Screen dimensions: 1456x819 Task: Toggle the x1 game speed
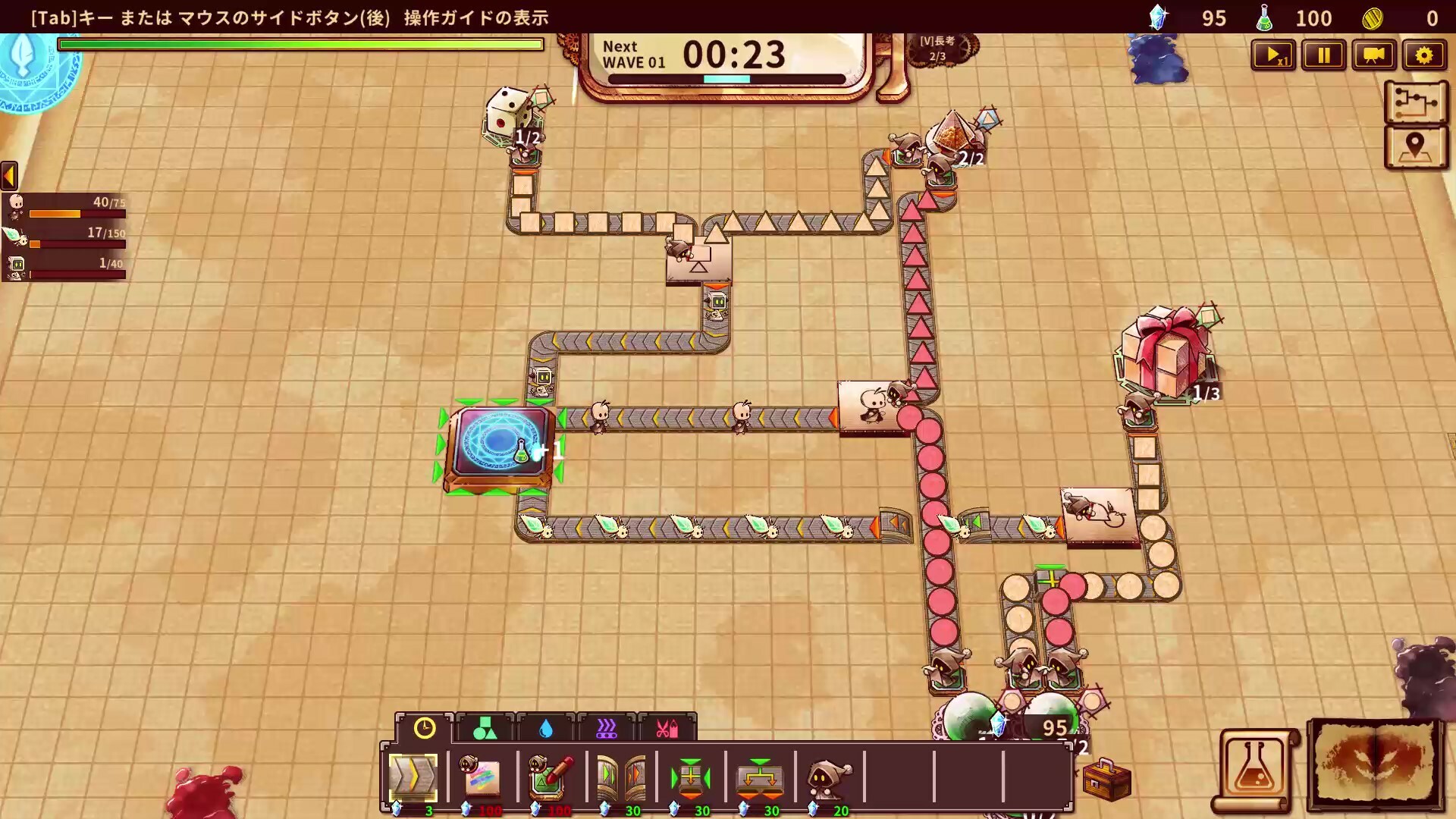[1273, 55]
